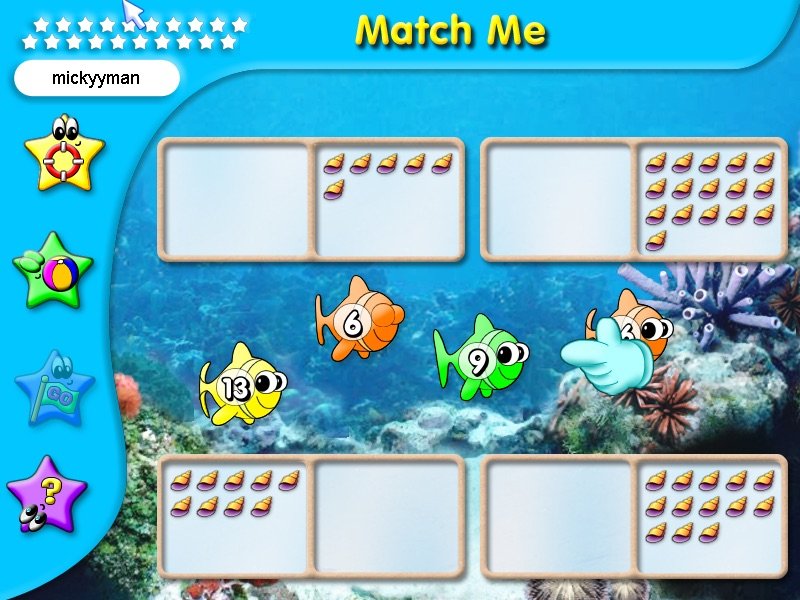Click the mickyyman player name label

(x=96, y=77)
